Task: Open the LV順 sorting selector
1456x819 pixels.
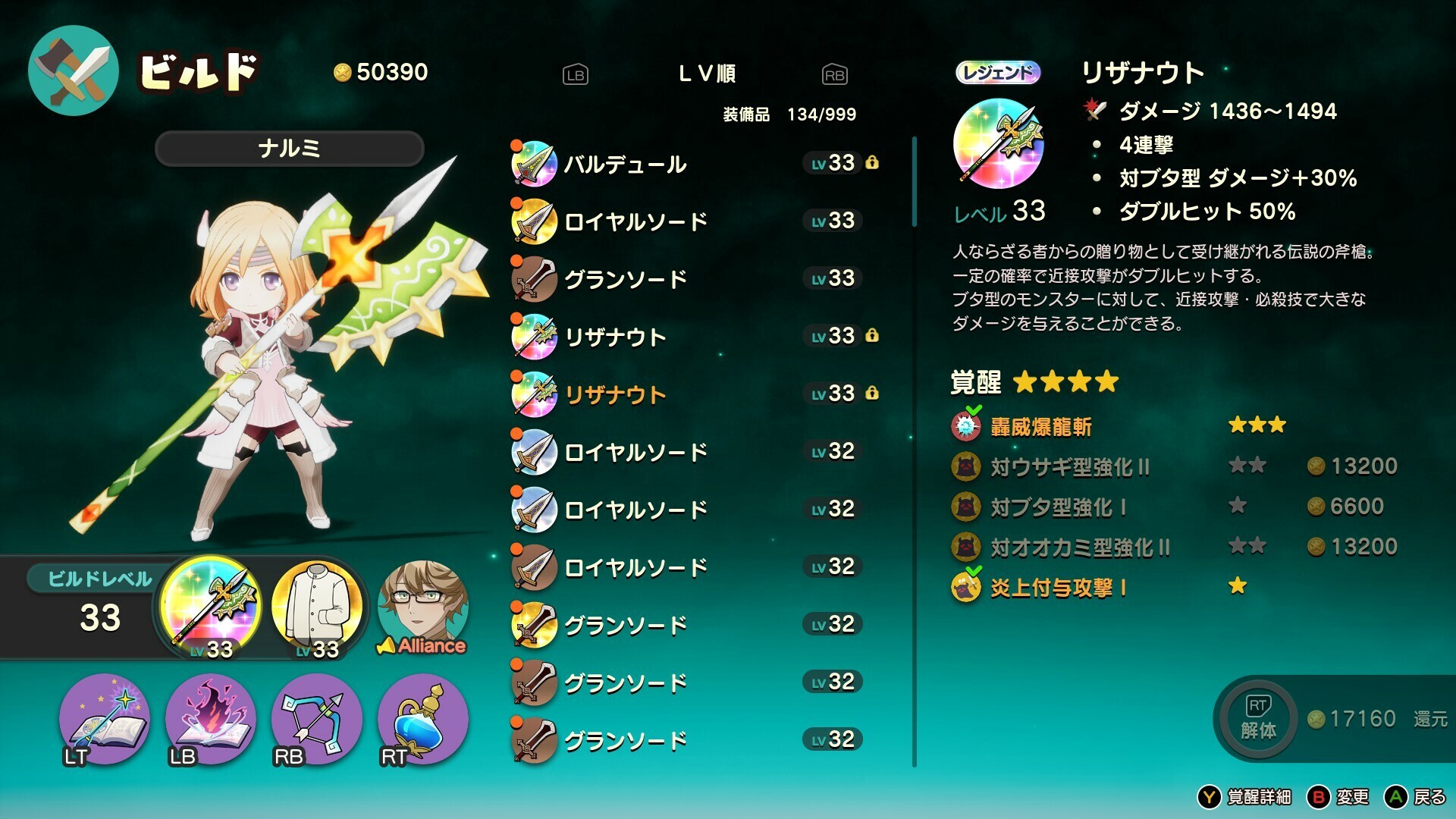Action: [x=708, y=73]
